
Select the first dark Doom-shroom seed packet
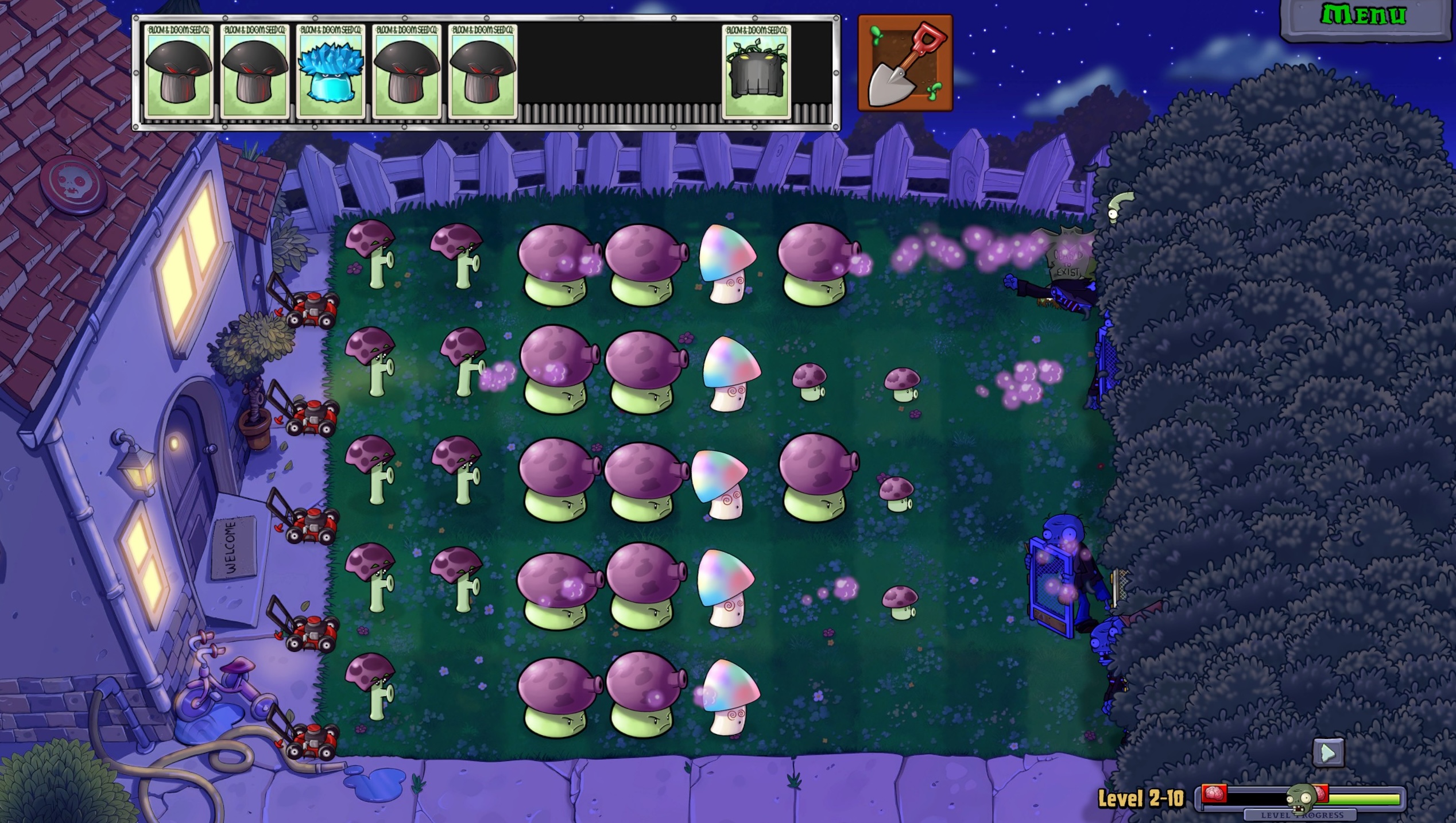click(x=178, y=72)
